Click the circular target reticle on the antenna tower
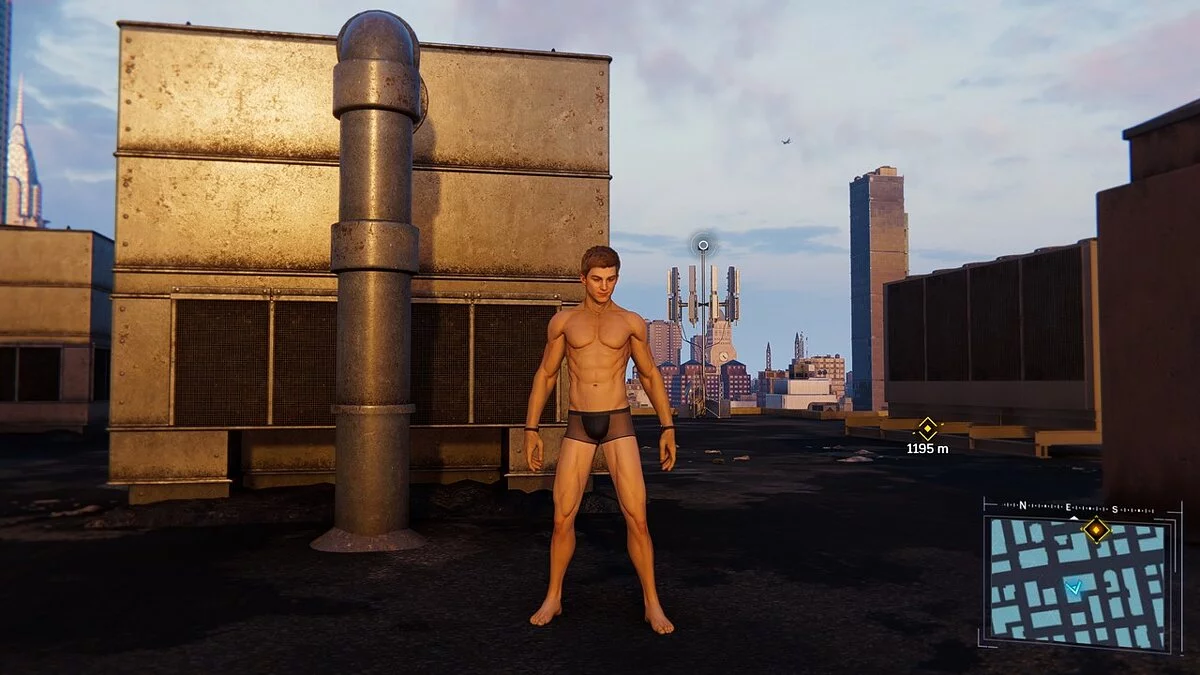1200x675 pixels. pyautogui.click(x=703, y=245)
